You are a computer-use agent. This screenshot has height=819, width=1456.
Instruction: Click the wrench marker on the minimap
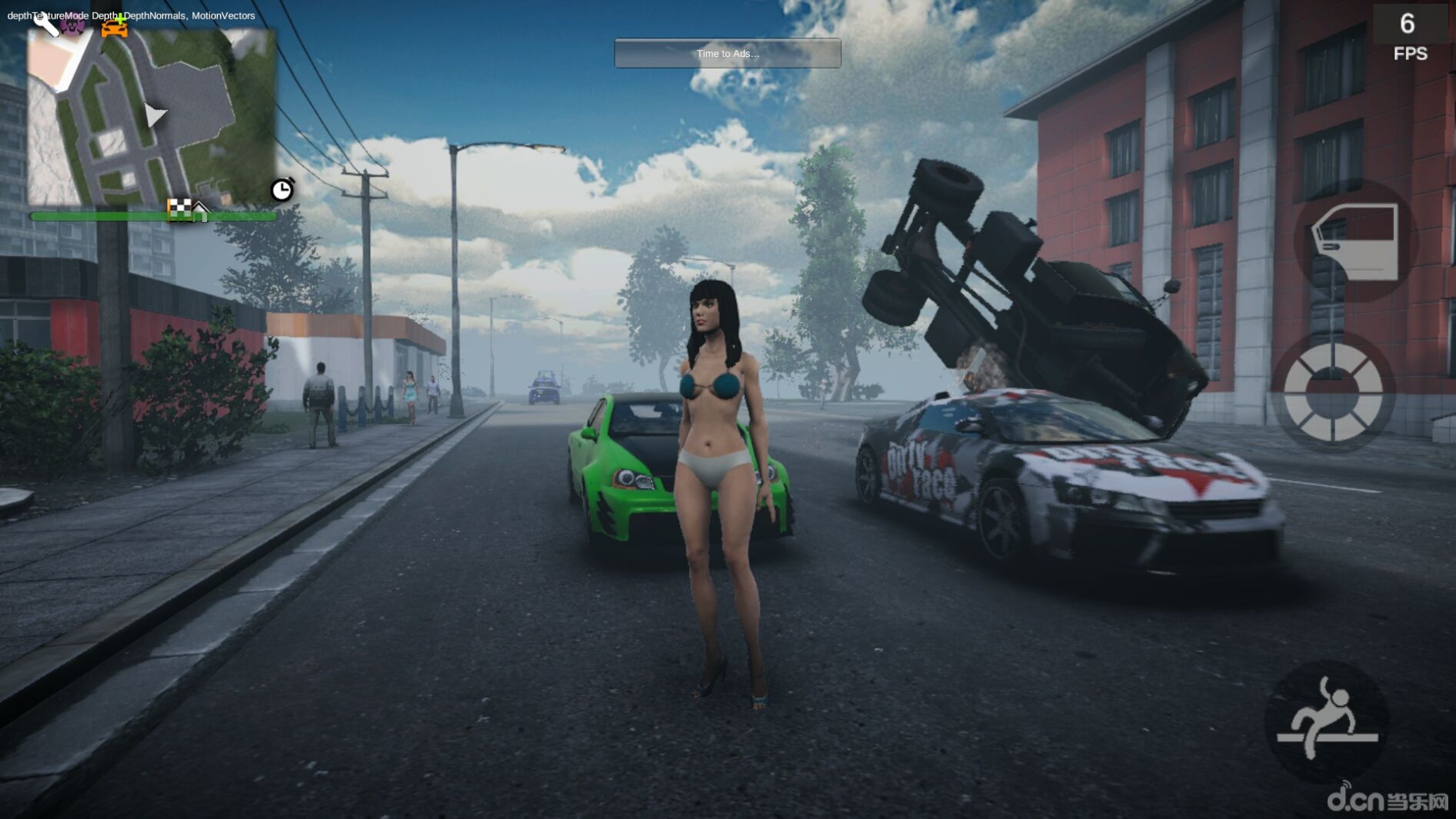tap(45, 23)
